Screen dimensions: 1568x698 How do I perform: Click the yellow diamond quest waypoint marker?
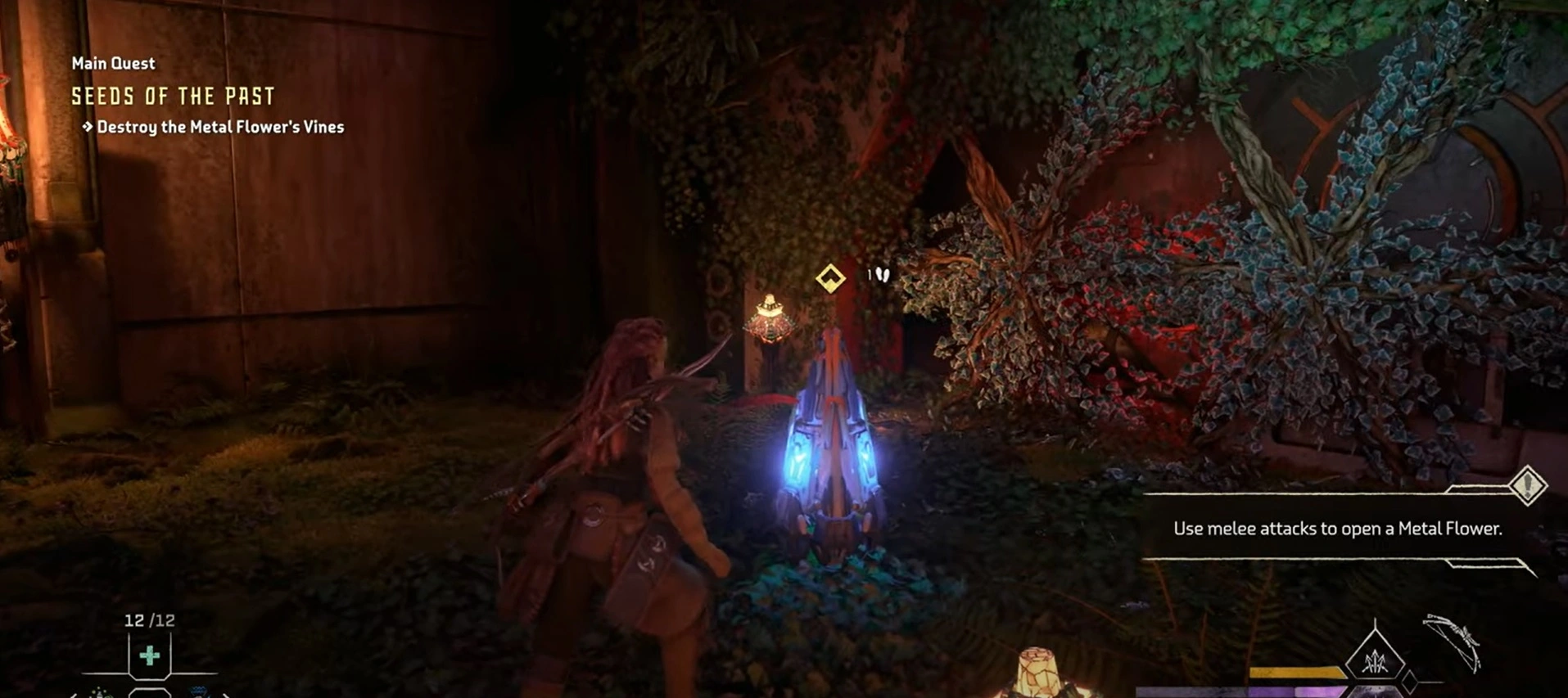(x=830, y=278)
